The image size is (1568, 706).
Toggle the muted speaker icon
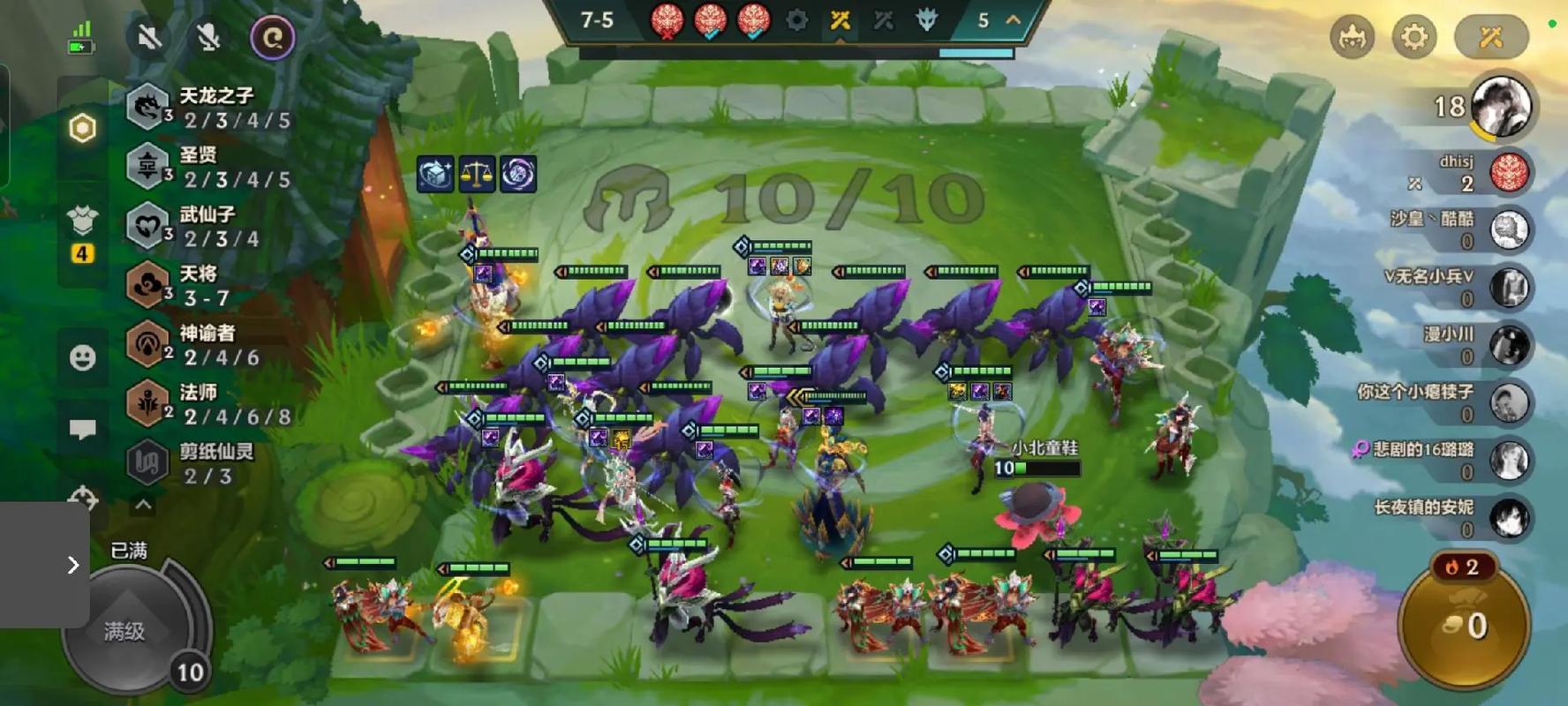pyautogui.click(x=149, y=37)
